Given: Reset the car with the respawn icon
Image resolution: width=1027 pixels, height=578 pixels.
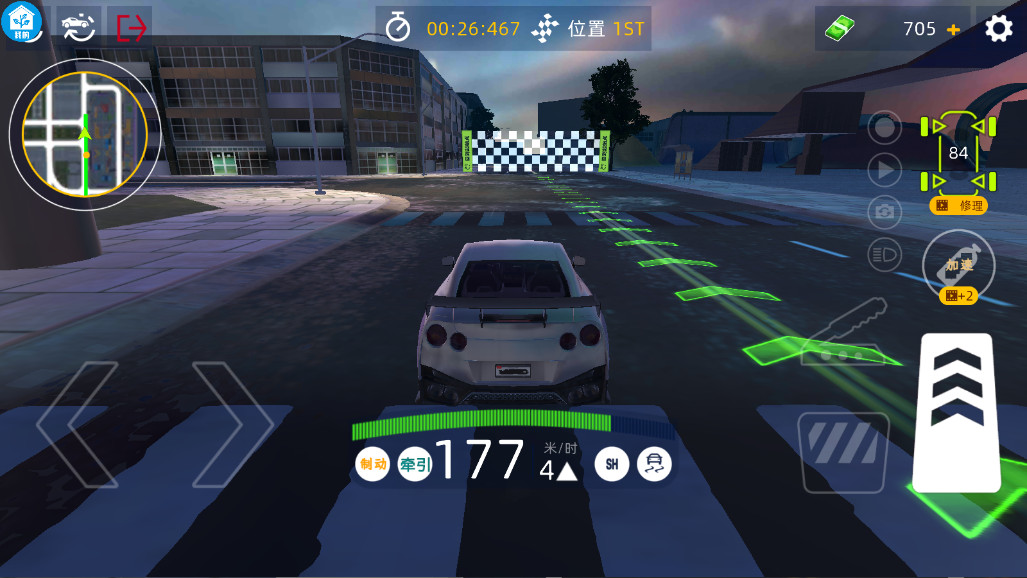Looking at the screenshot, I should tap(77, 27).
